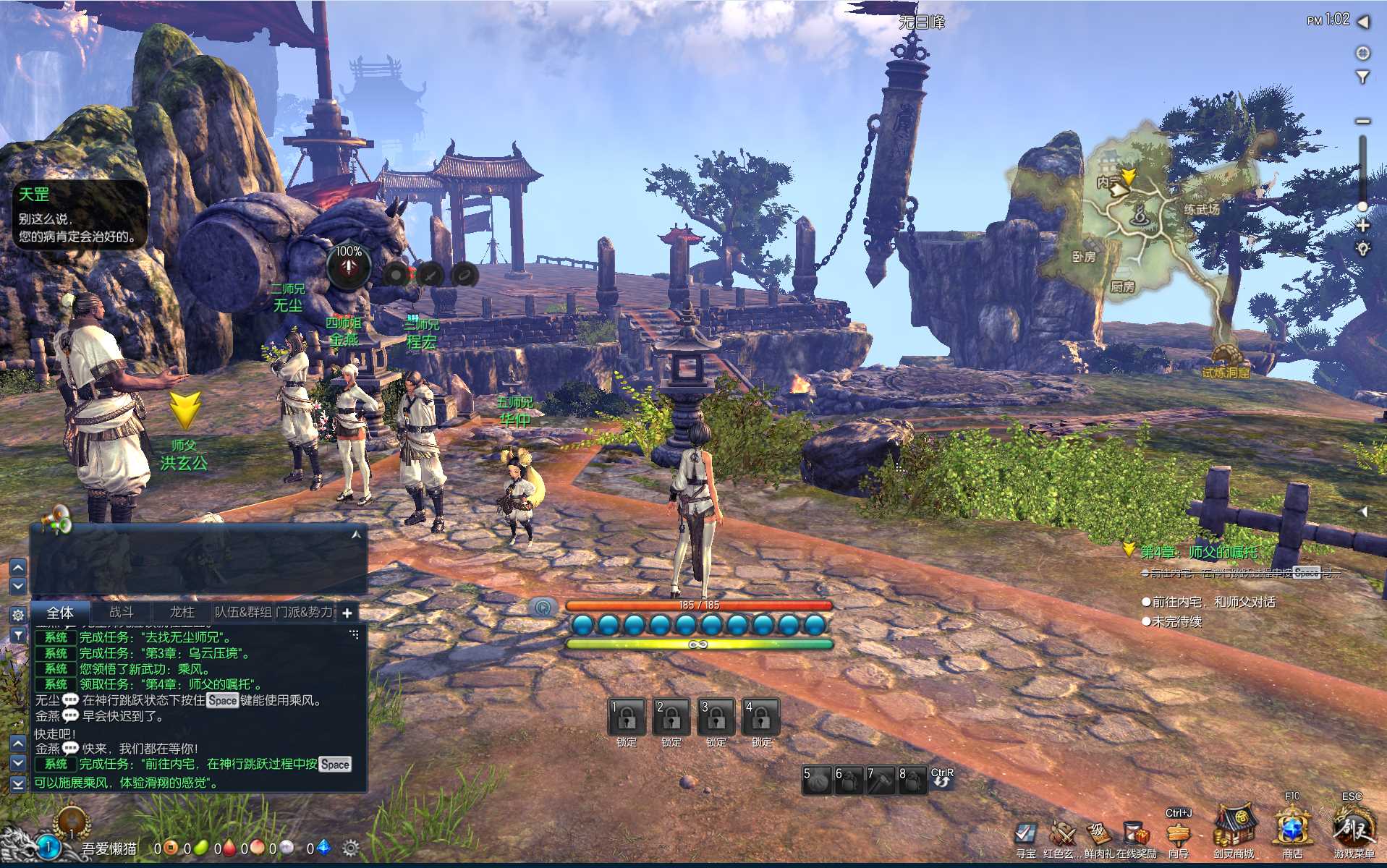Switch to the 龙柱 chat tab
This screenshot has height=868, width=1387.
[x=182, y=612]
